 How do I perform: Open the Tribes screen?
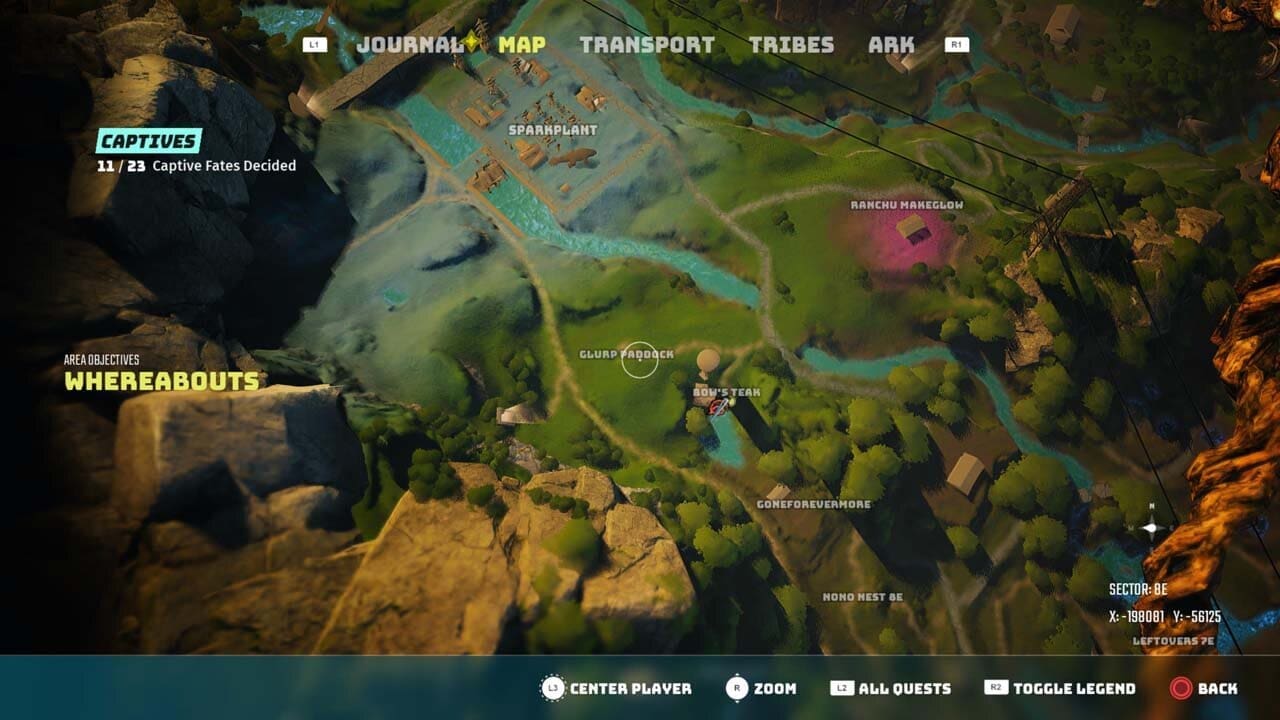[791, 44]
